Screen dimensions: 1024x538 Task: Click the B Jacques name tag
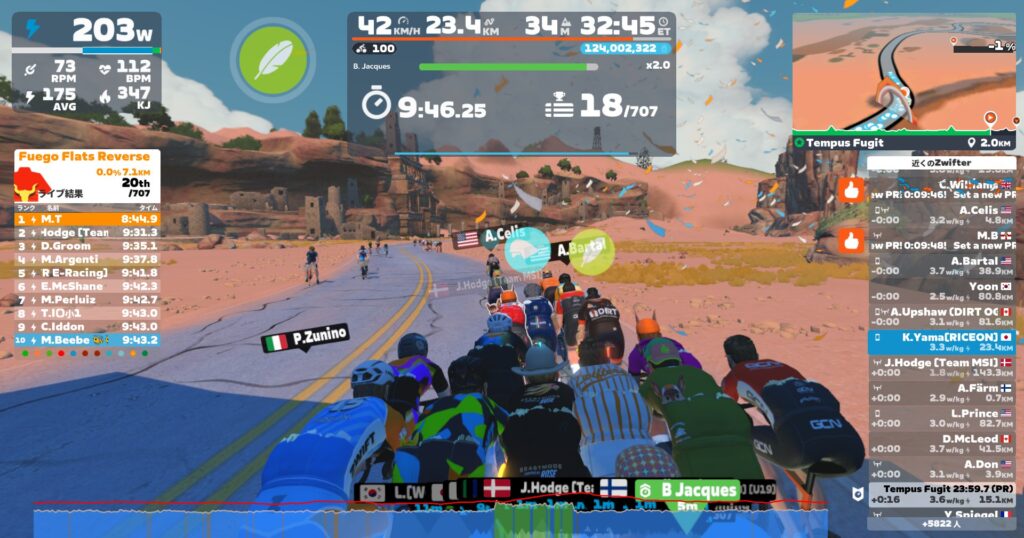(x=687, y=490)
